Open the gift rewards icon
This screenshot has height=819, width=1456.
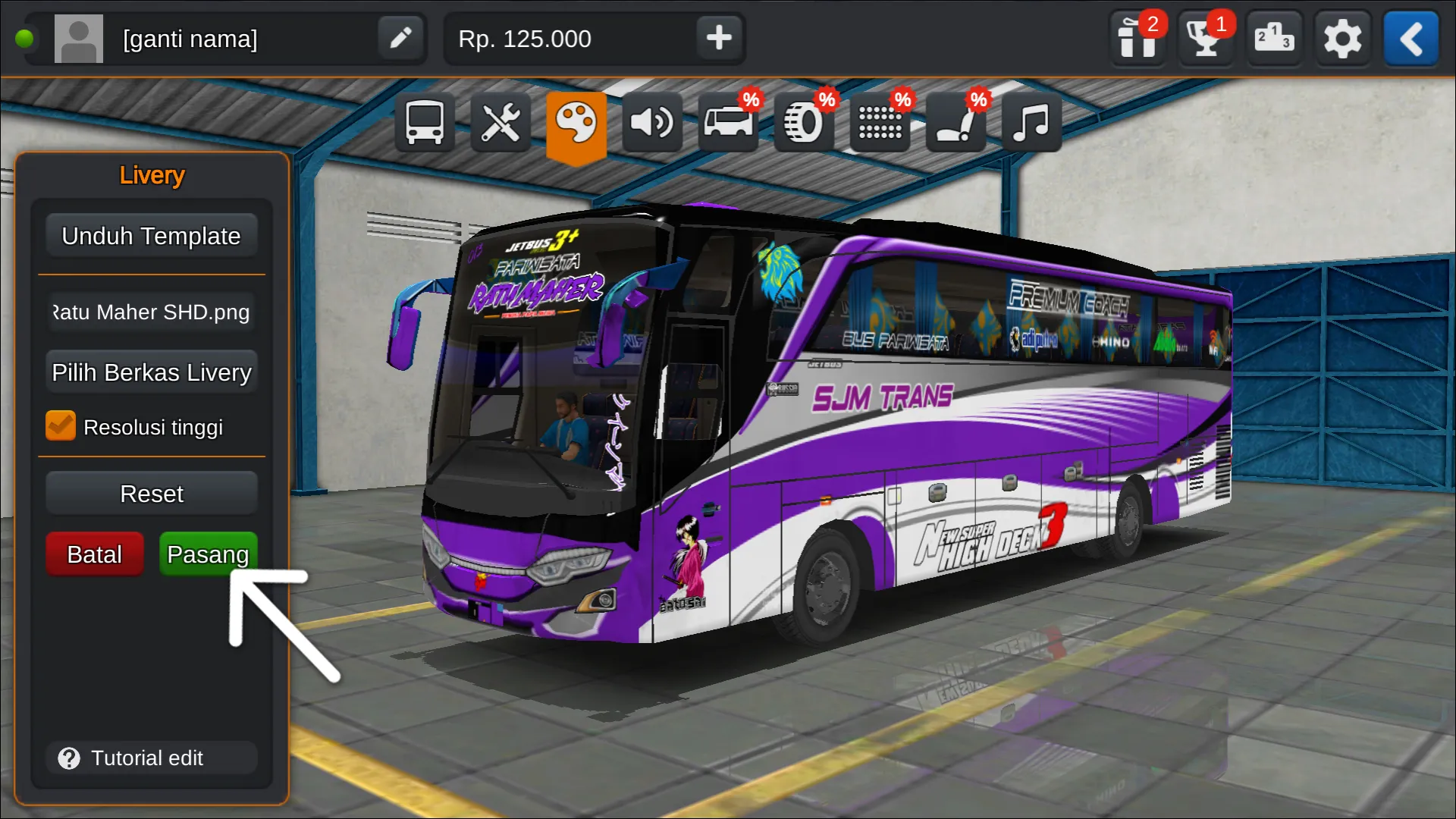[x=1137, y=39]
